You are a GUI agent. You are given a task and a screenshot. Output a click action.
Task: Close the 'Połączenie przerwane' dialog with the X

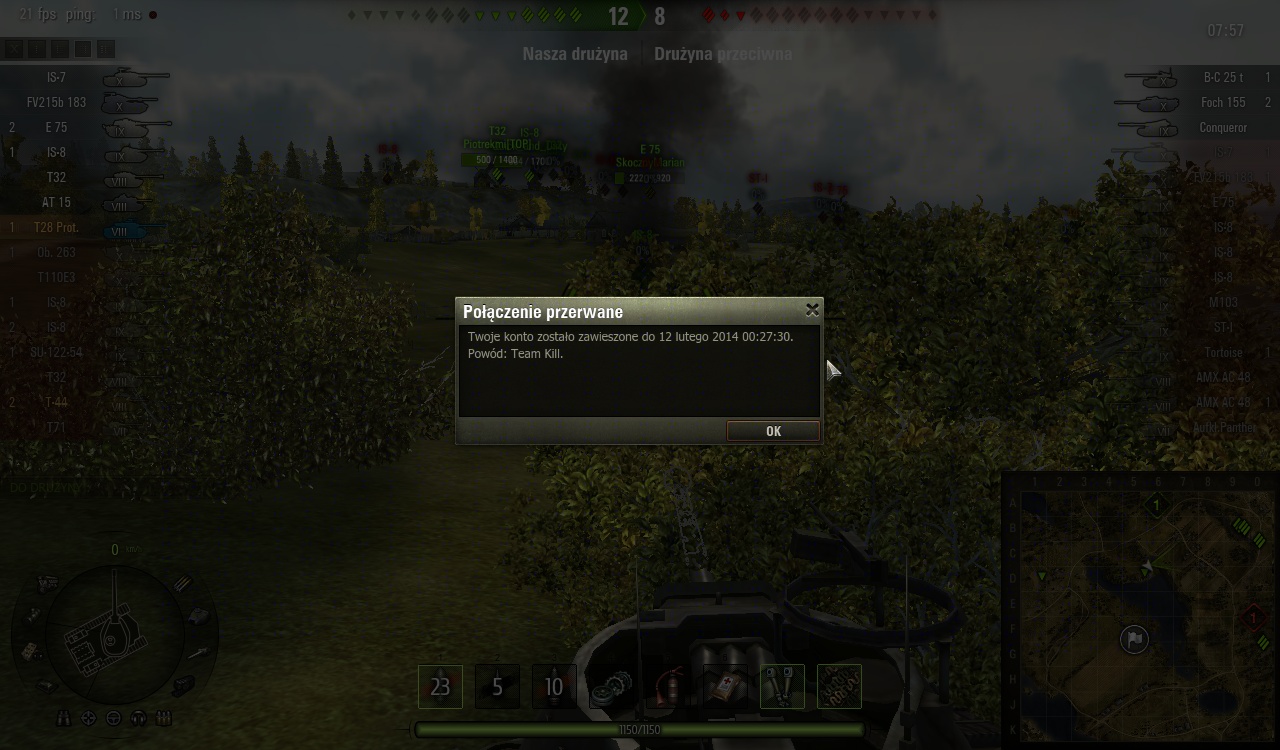pyautogui.click(x=812, y=310)
